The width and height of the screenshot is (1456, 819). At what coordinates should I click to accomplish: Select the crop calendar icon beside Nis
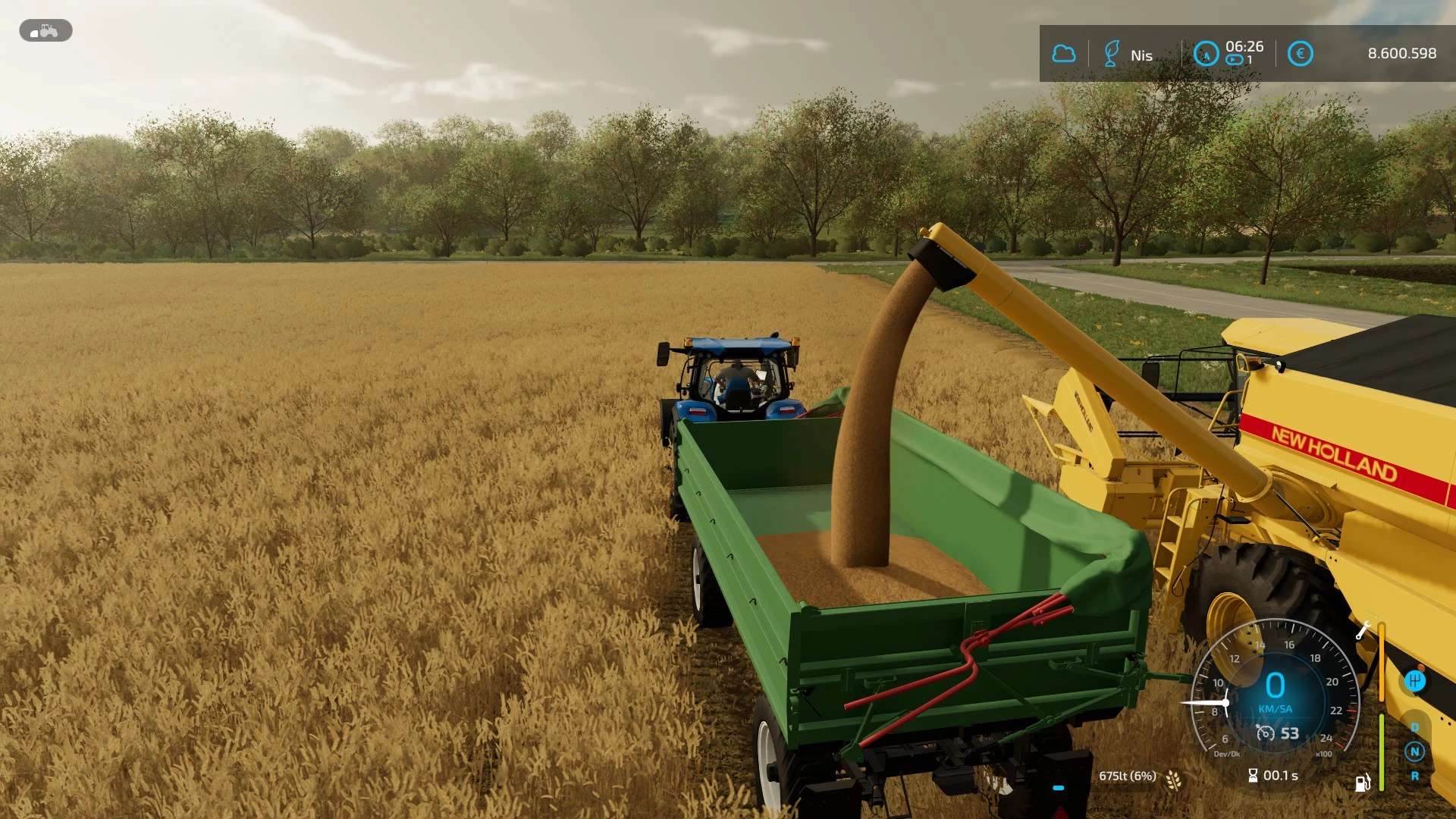pos(1111,54)
